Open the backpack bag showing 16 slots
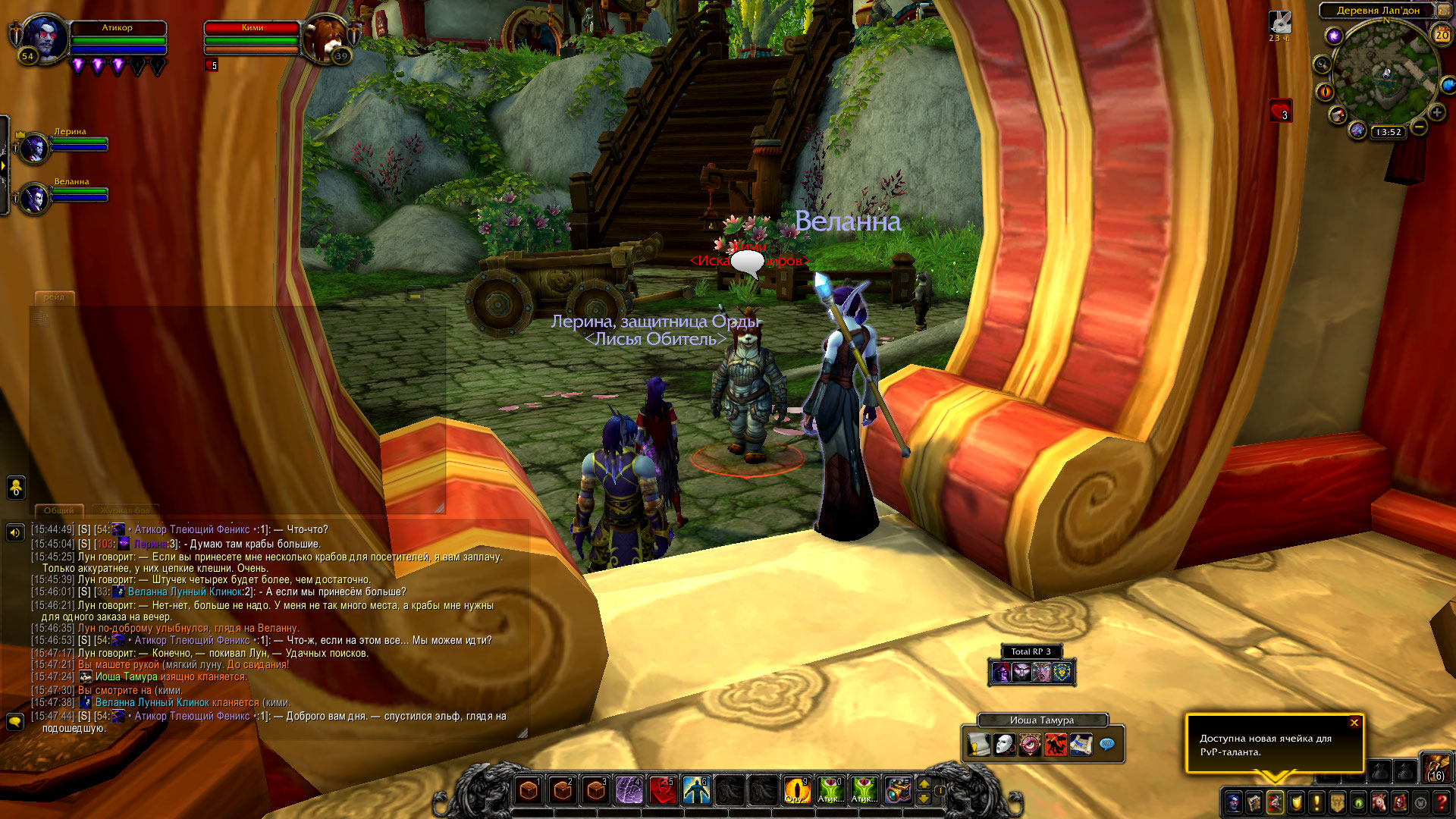Screen dimensions: 1456x819 click(x=1436, y=767)
